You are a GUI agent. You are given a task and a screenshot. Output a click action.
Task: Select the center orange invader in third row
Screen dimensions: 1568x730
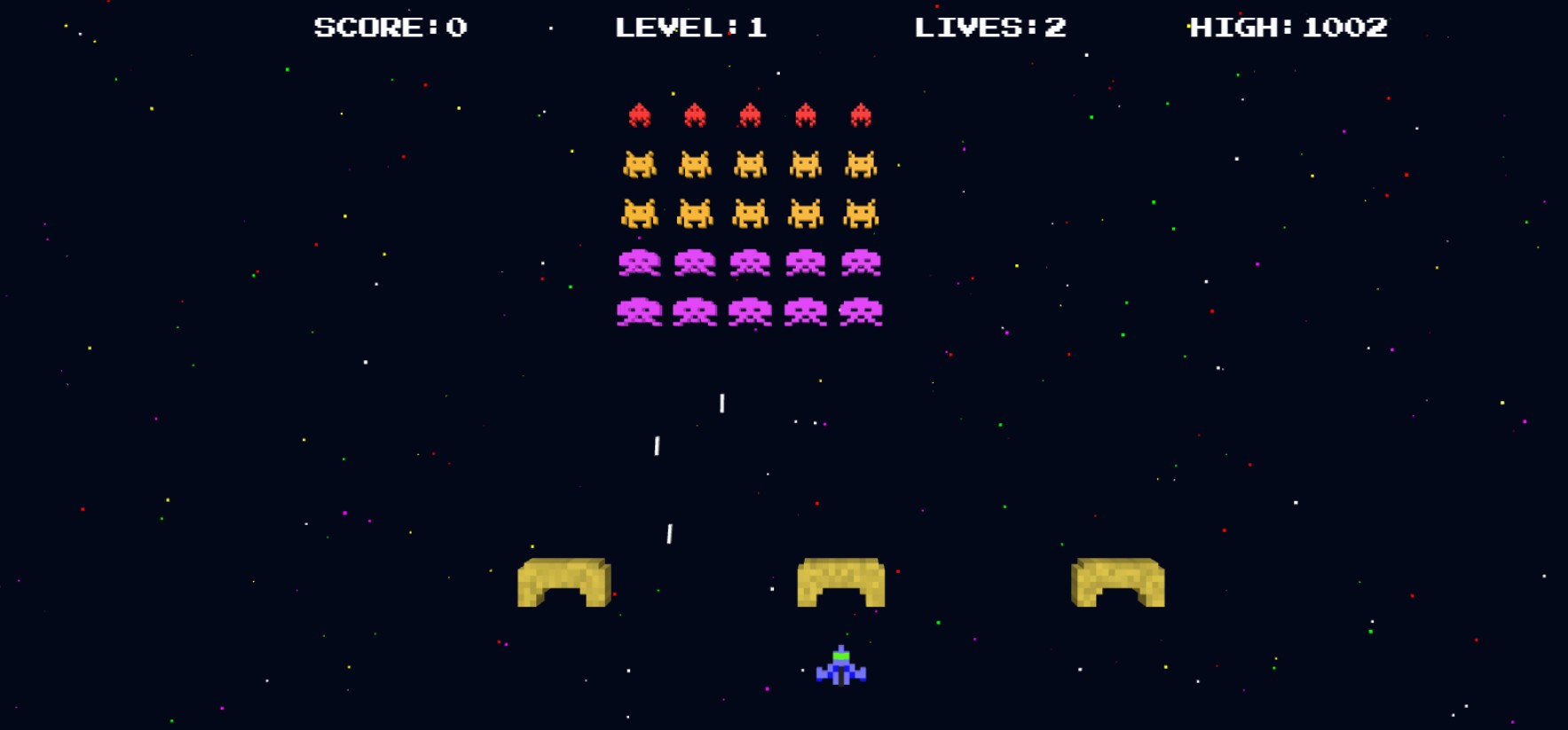click(750, 213)
